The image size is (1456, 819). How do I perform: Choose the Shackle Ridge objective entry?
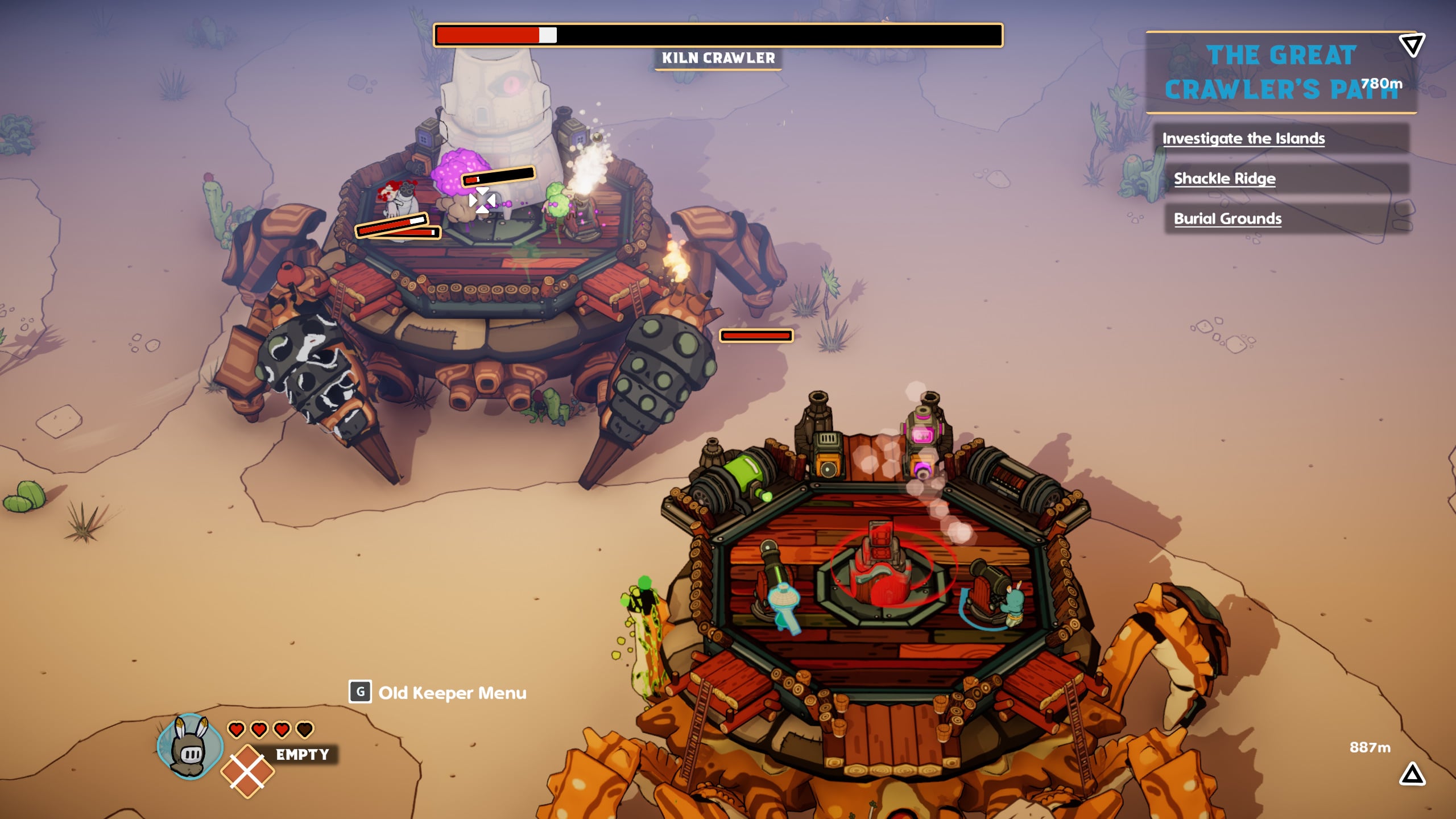tap(1225, 179)
